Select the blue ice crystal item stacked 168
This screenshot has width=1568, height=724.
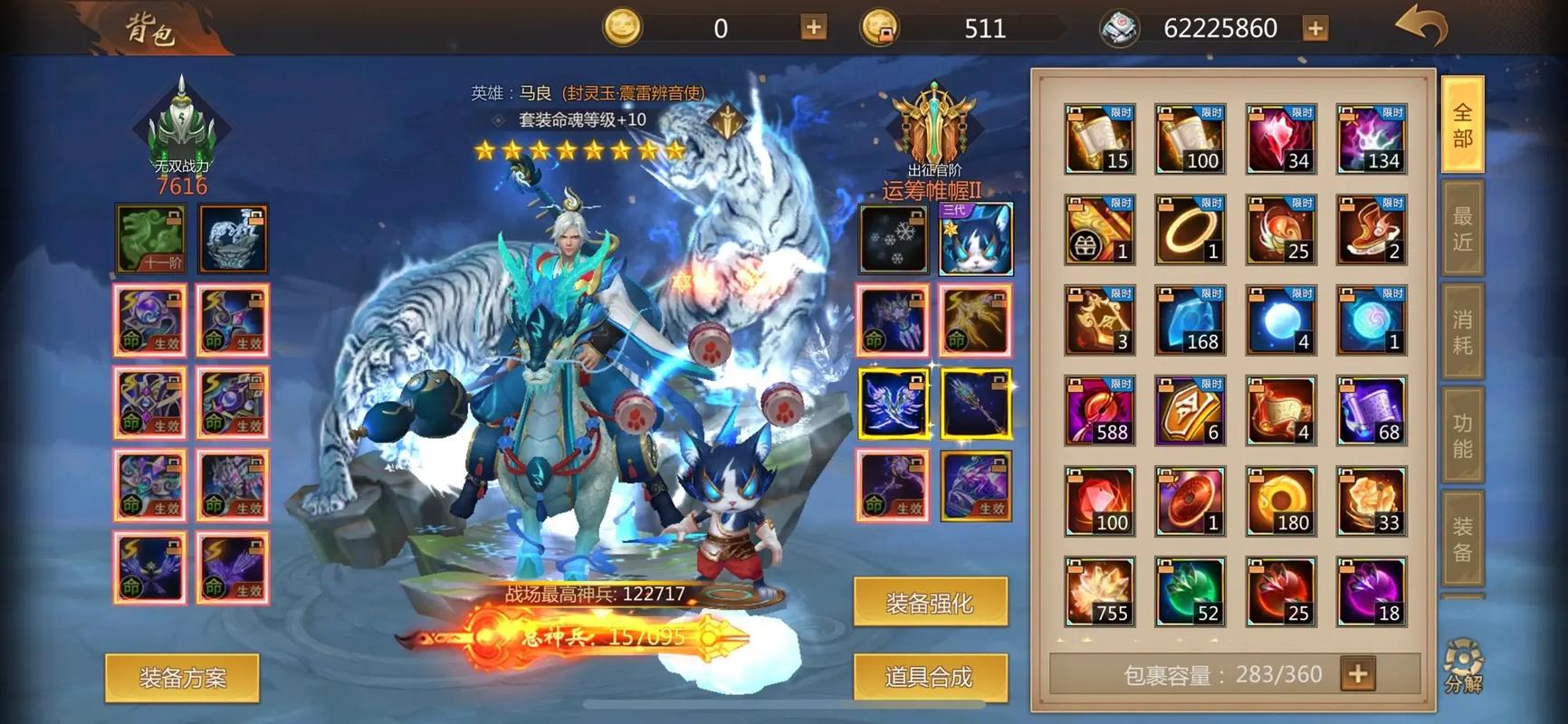[x=1190, y=319]
